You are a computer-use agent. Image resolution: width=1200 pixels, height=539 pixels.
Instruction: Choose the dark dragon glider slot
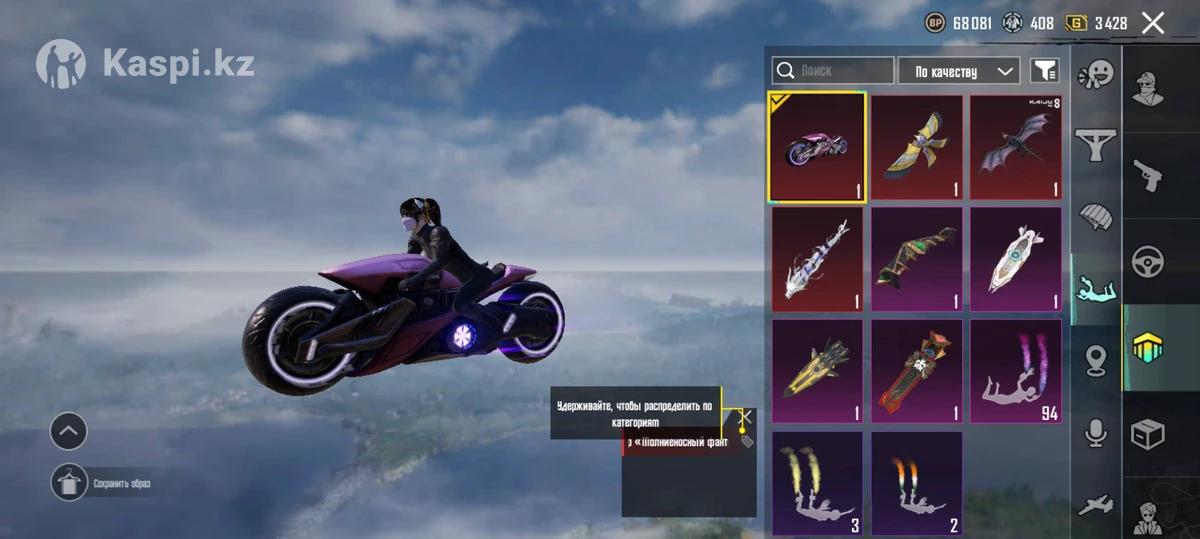click(1015, 147)
